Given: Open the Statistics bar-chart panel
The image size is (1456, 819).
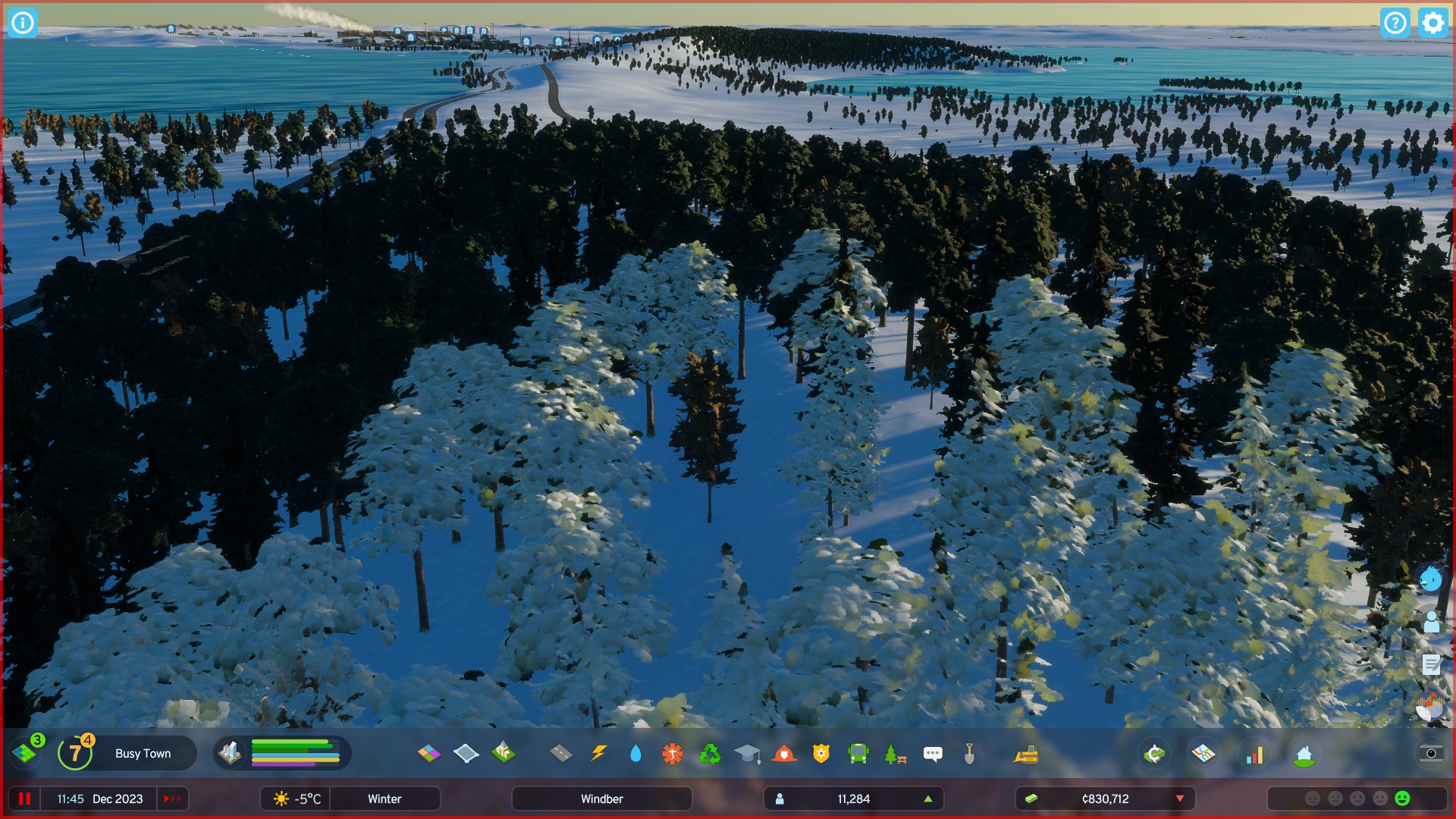Looking at the screenshot, I should [1254, 753].
